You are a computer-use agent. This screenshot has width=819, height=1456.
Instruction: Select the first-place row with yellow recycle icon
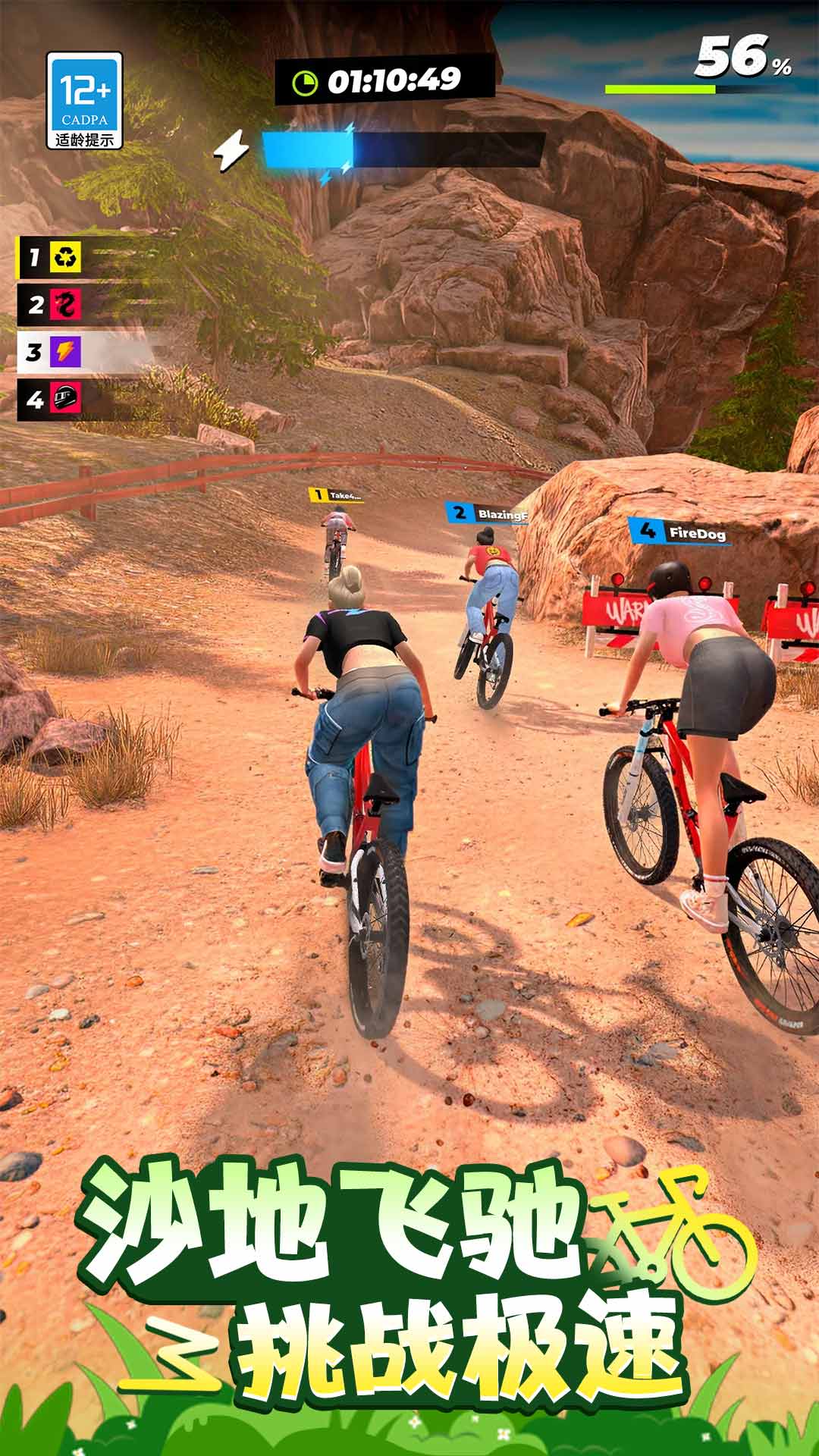pyautogui.click(x=51, y=258)
